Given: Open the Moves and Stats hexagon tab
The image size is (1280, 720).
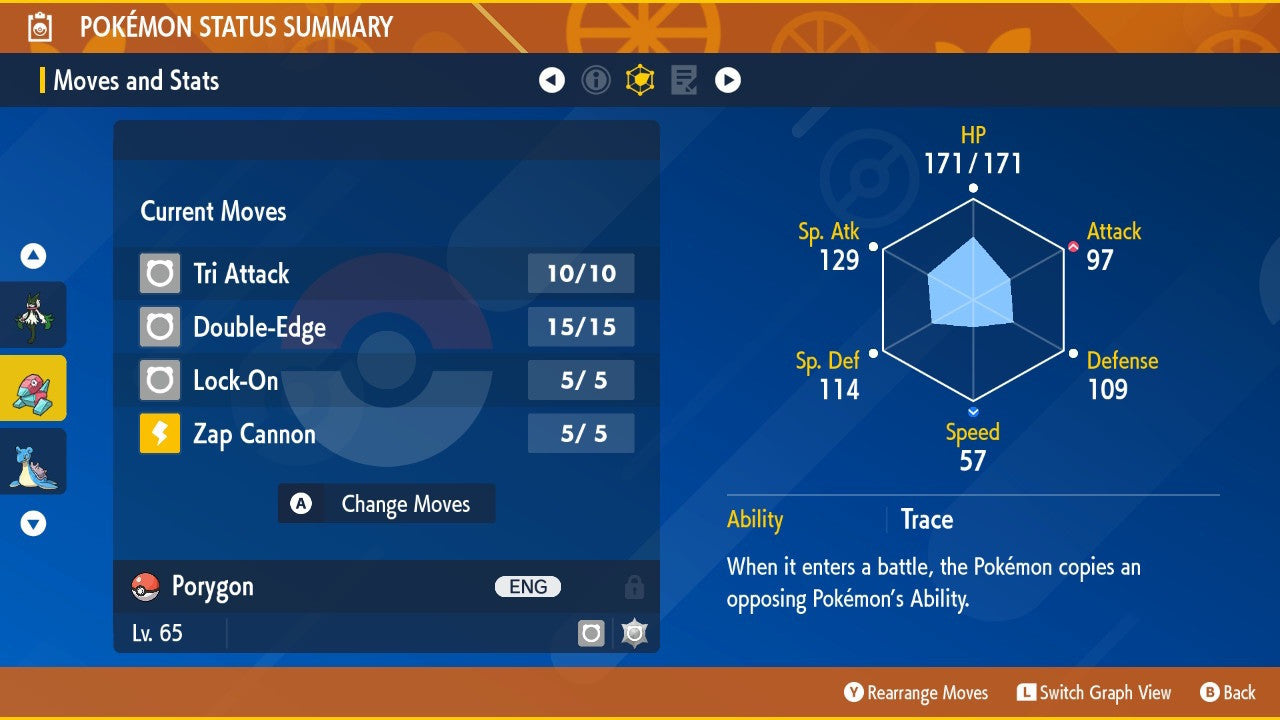Looking at the screenshot, I should (x=640, y=80).
